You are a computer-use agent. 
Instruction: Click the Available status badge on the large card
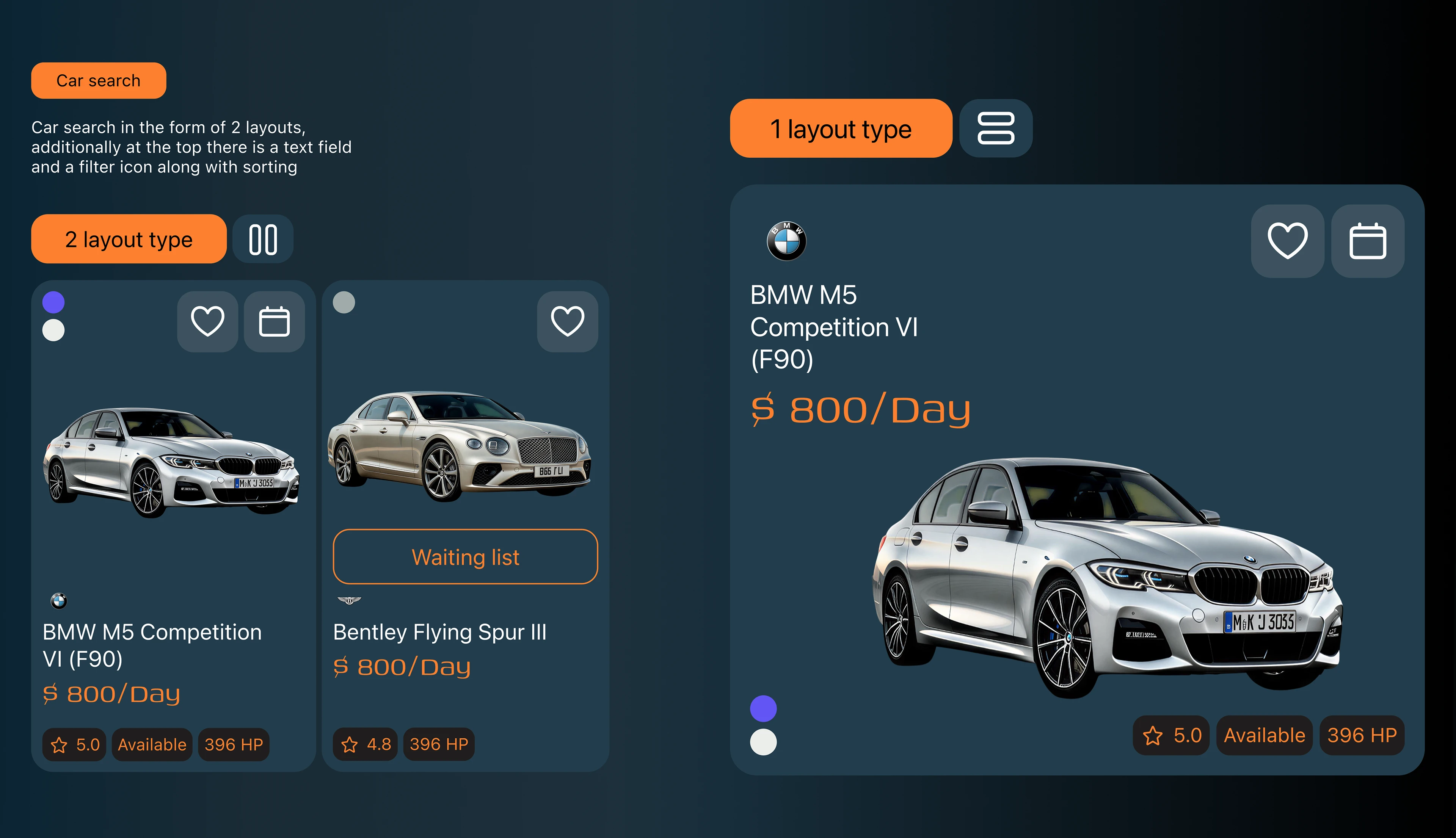click(1264, 735)
